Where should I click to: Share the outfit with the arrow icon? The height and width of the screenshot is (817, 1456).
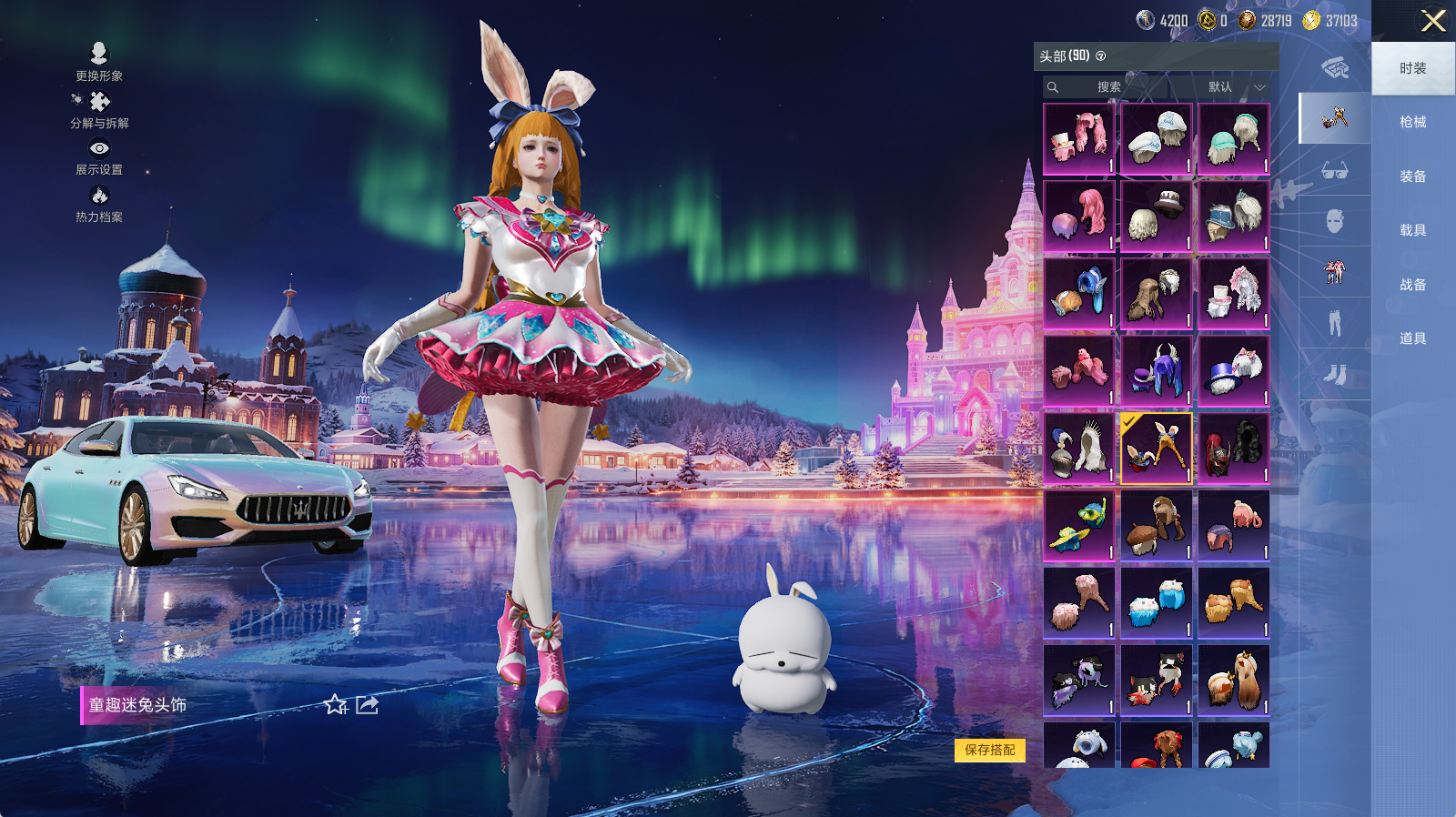pyautogui.click(x=367, y=705)
